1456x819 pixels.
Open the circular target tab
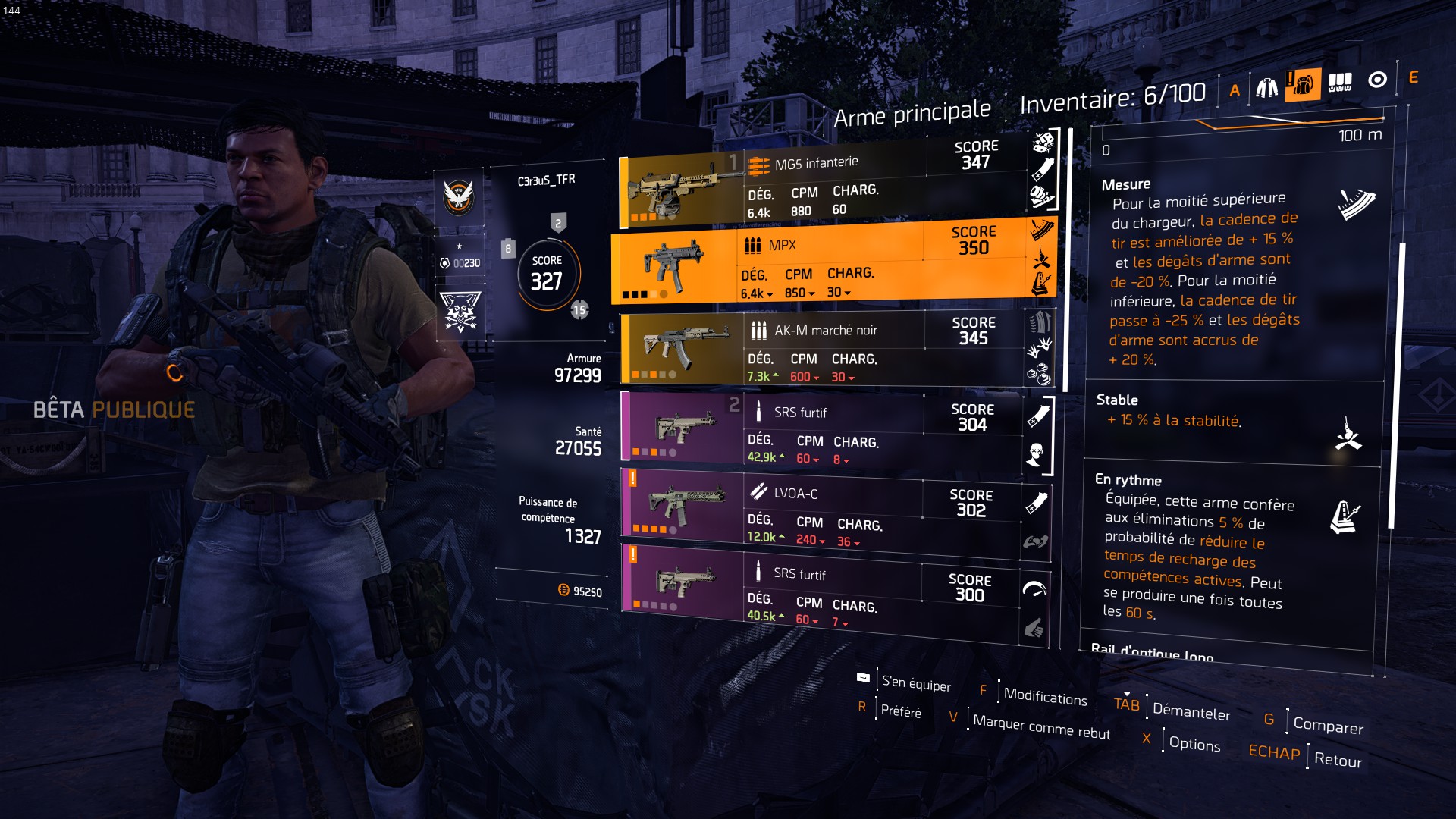coord(1377,80)
